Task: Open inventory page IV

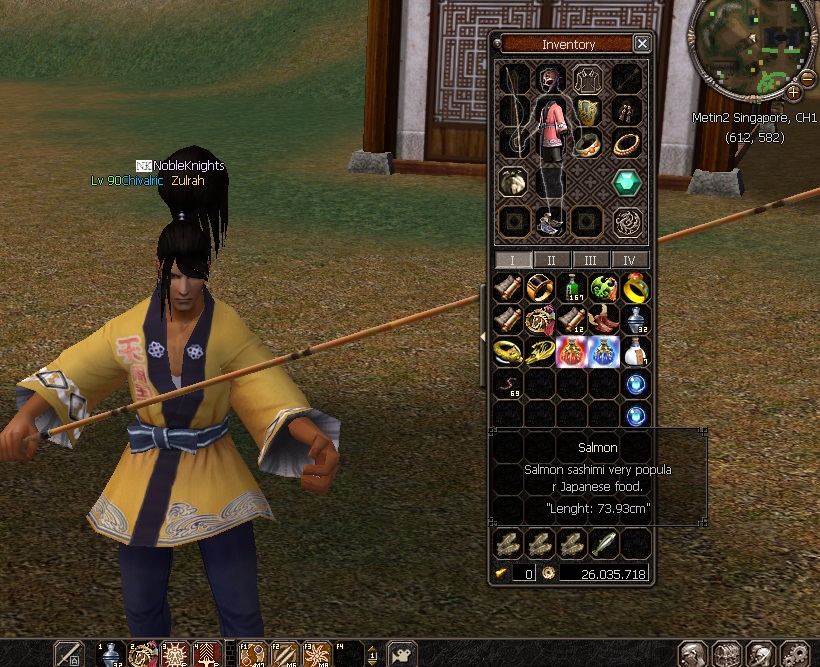Action: point(629,260)
